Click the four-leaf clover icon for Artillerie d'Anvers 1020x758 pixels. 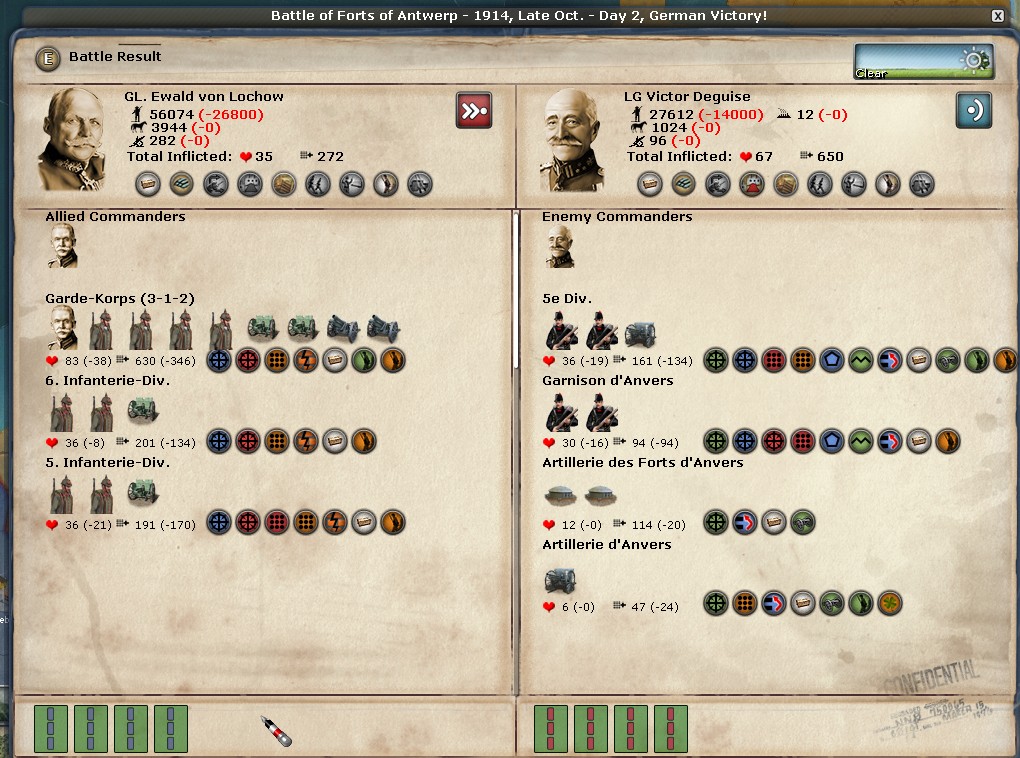click(x=889, y=603)
